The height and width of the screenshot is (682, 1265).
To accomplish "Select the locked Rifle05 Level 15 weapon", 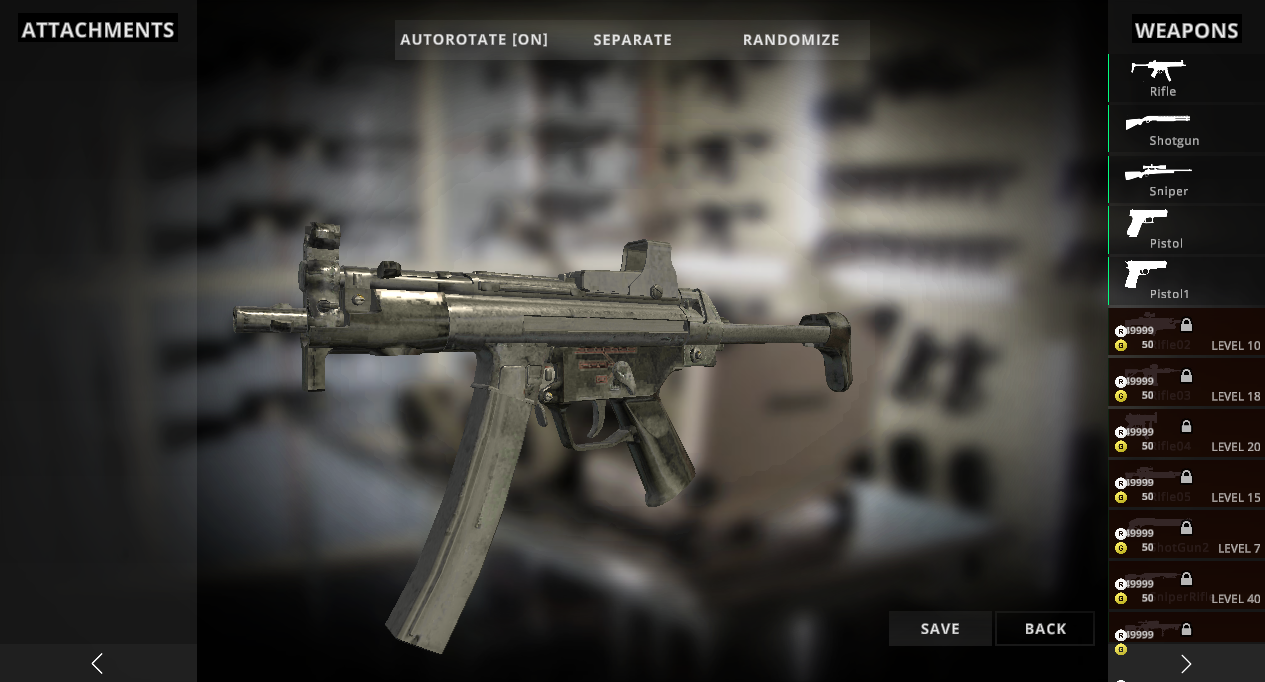I will pyautogui.click(x=1186, y=486).
